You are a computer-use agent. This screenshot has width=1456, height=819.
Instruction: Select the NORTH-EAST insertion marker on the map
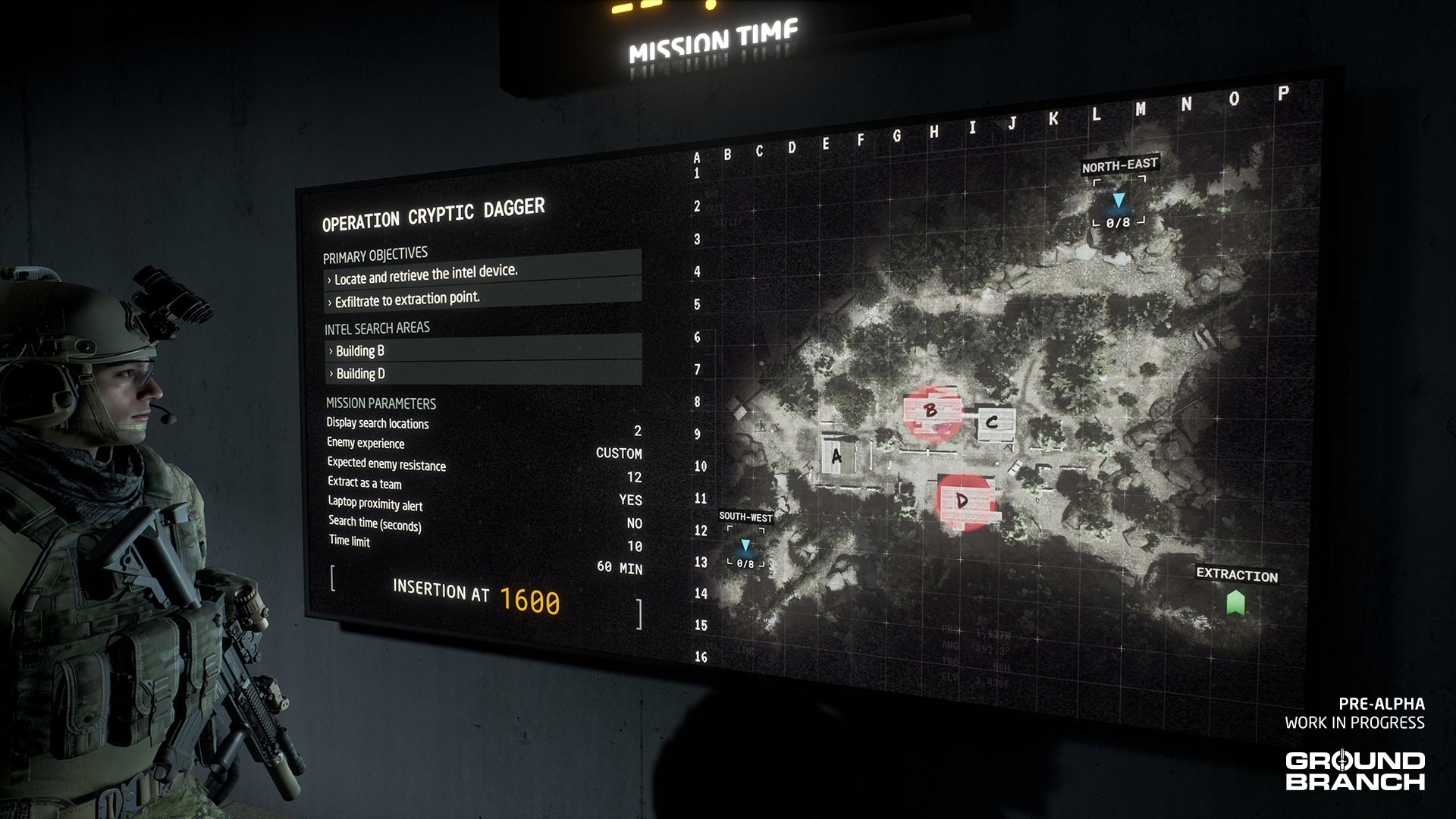tap(1120, 201)
